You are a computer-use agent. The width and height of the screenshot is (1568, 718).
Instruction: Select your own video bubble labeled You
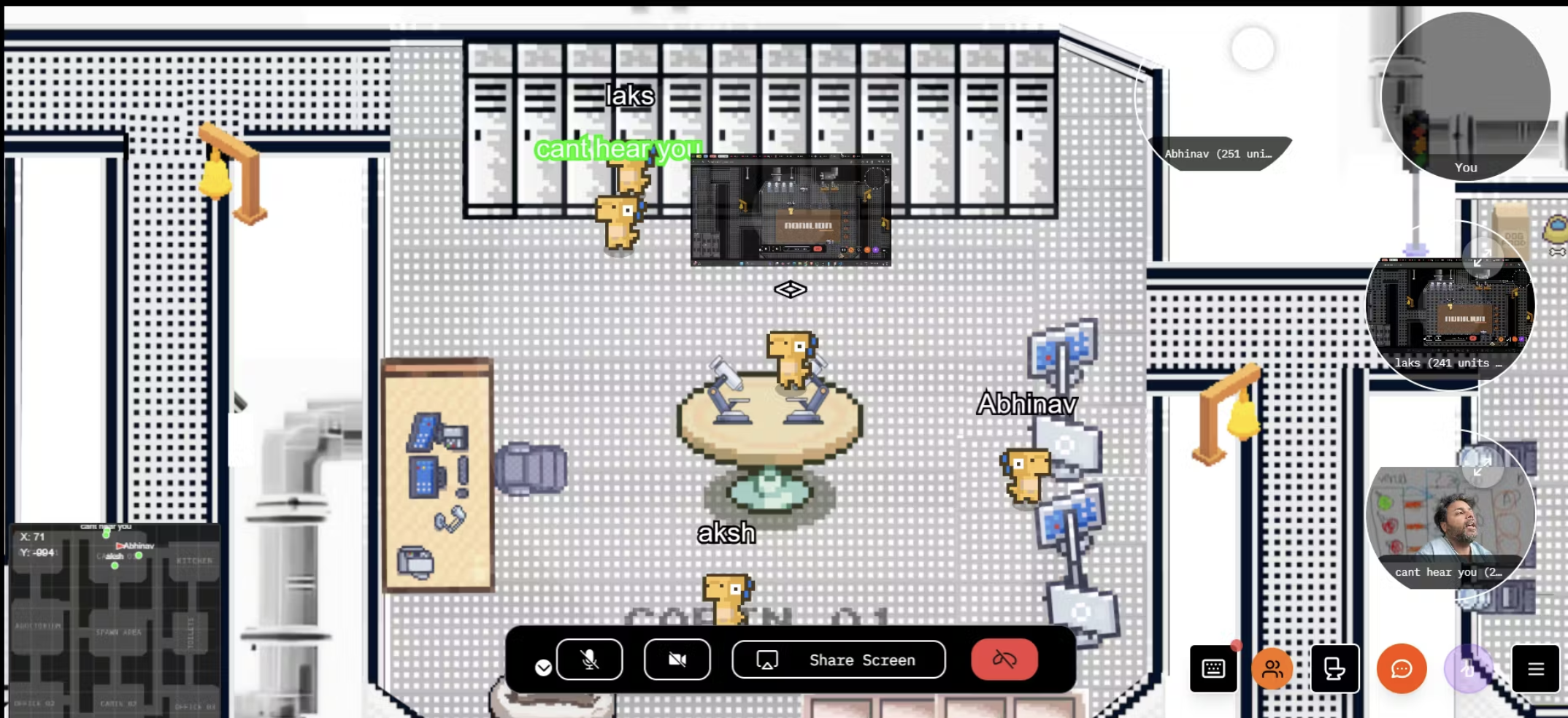[x=1465, y=95]
